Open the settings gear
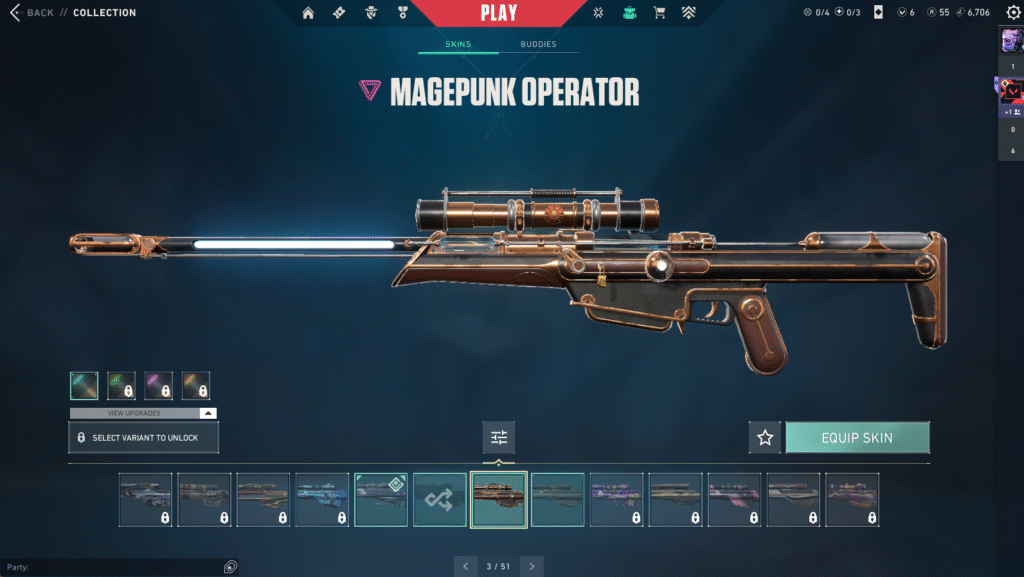The image size is (1024, 577). tap(1009, 13)
